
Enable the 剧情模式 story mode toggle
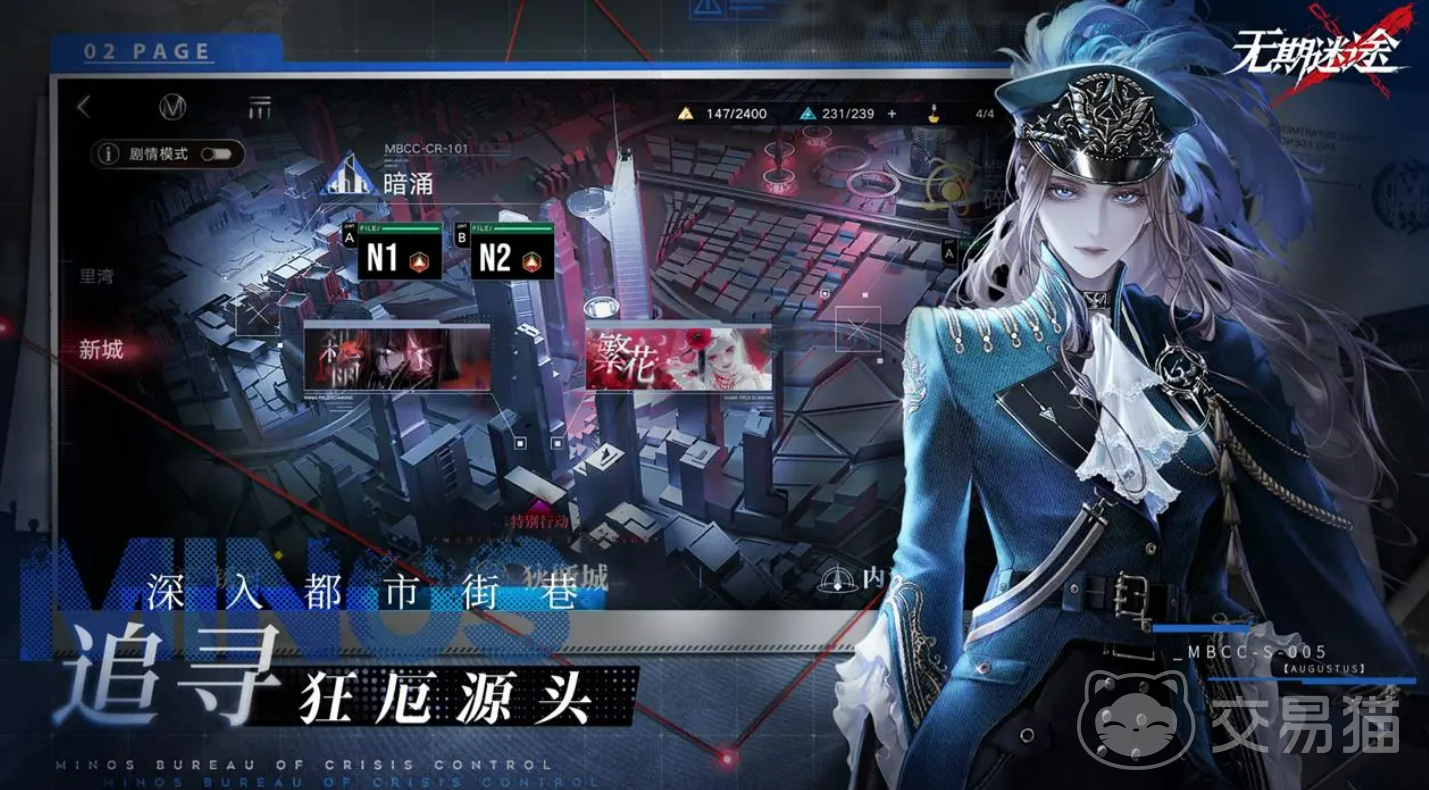click(220, 156)
